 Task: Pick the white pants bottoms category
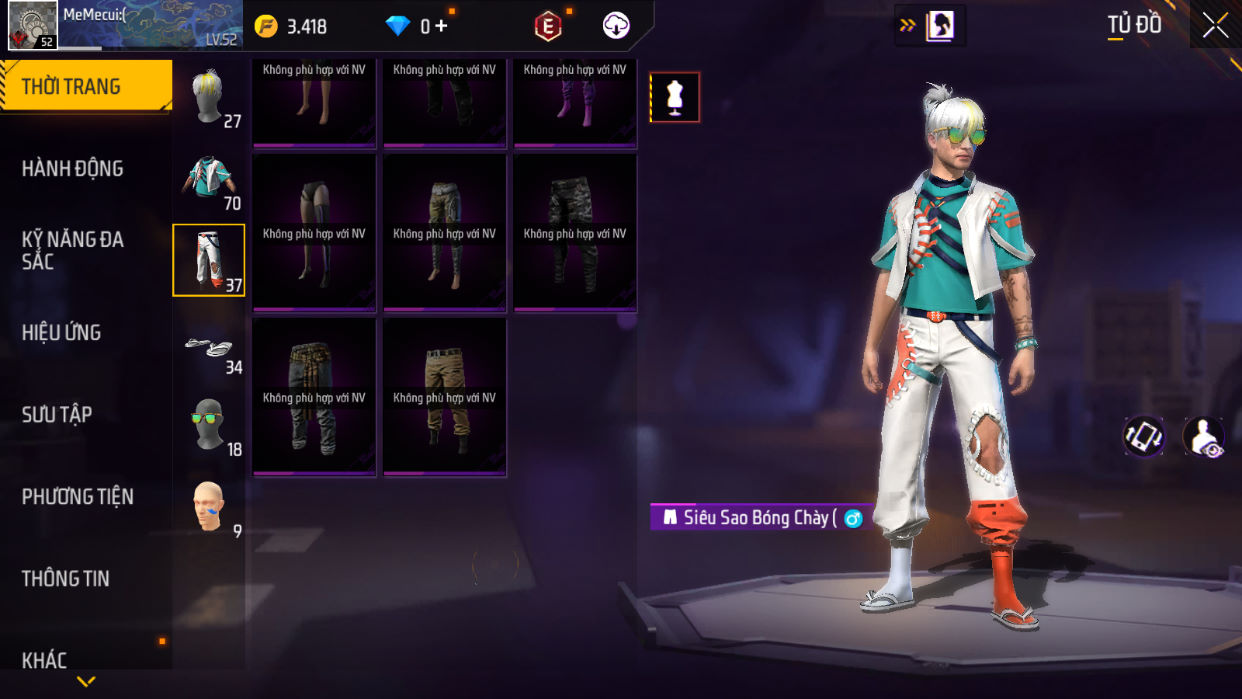(x=208, y=260)
